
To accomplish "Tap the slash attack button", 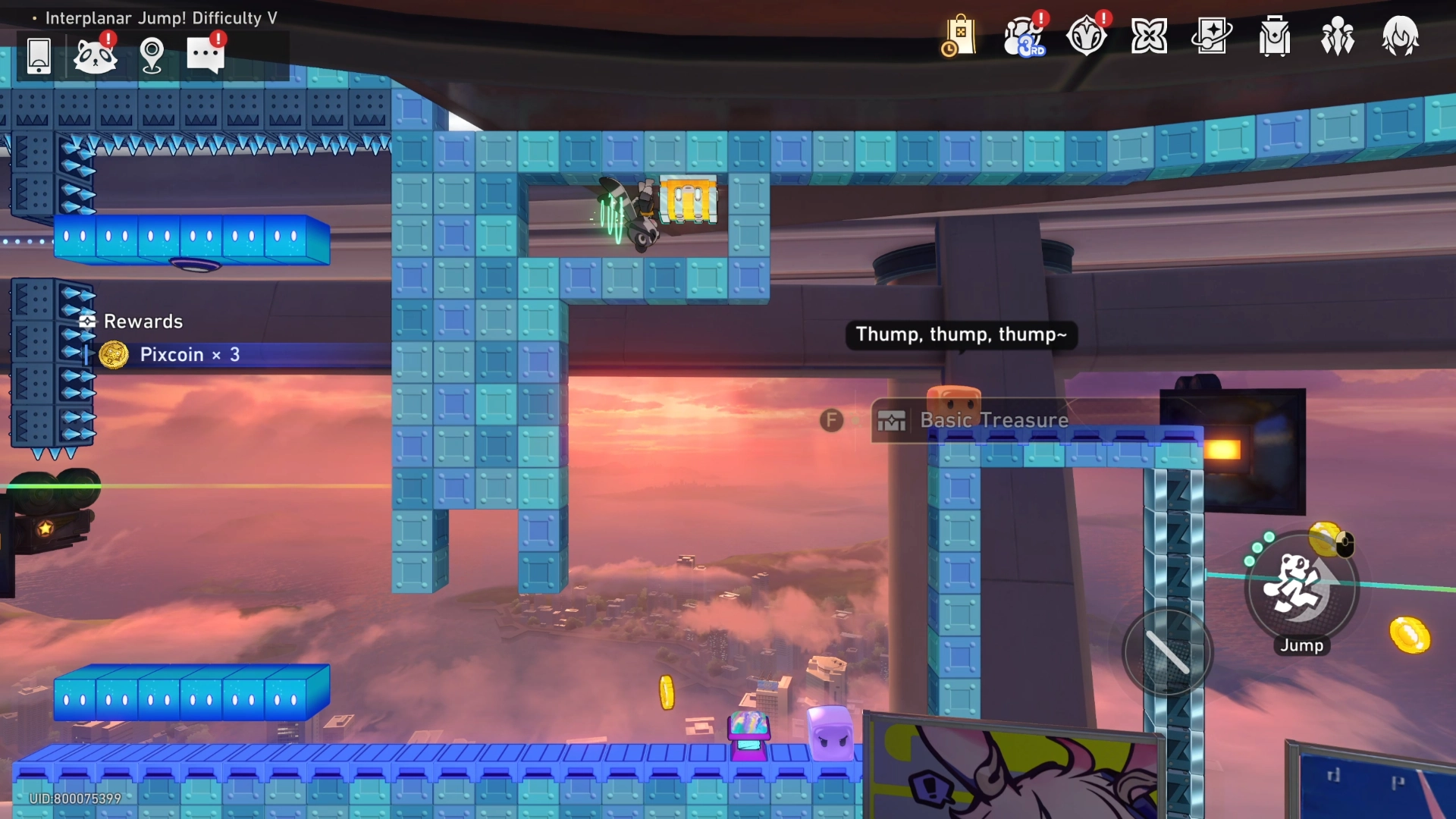I will [1168, 653].
